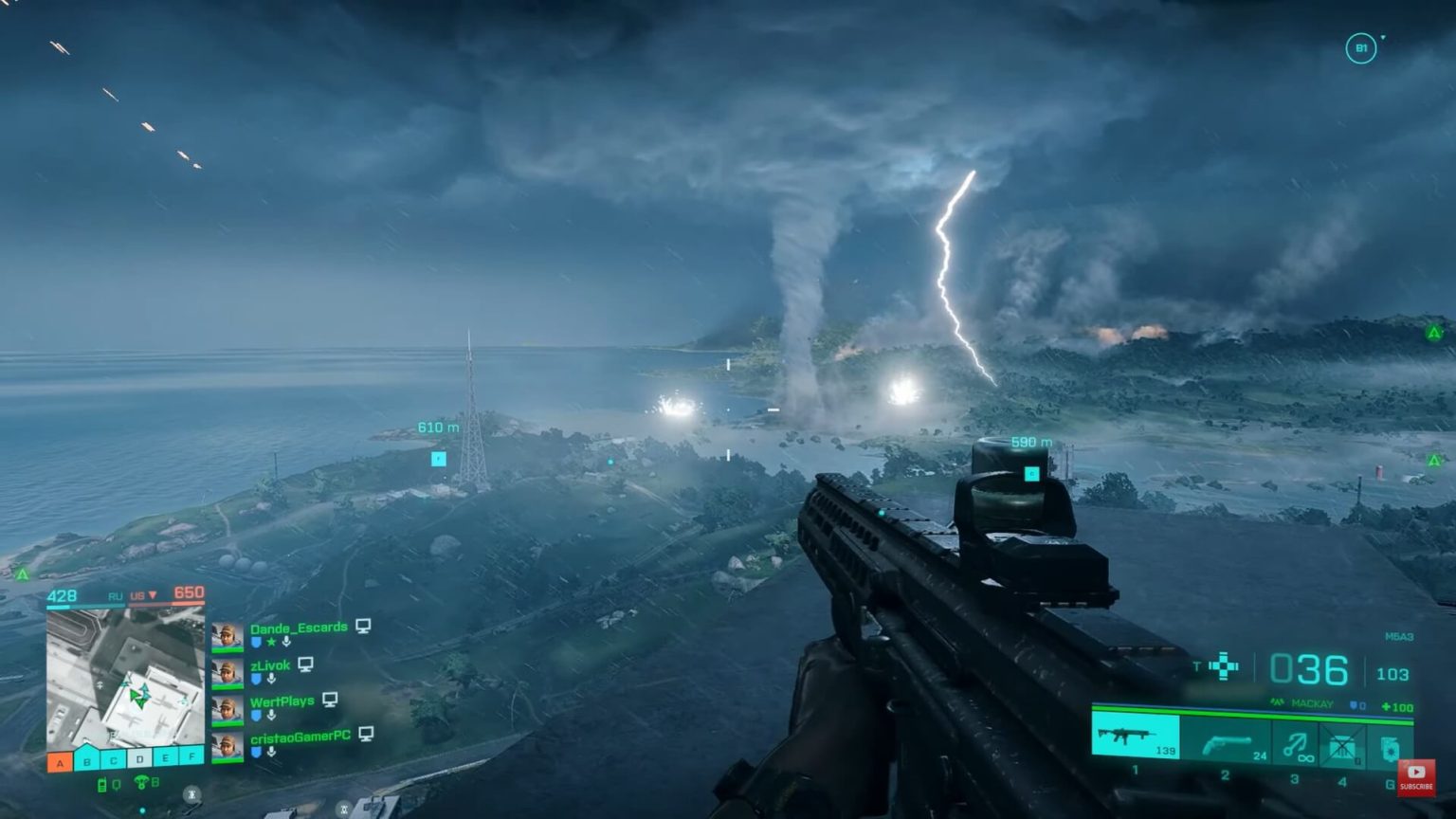Select the crossed-out ammo crate in slot 4
The image size is (1456, 819).
(1342, 745)
